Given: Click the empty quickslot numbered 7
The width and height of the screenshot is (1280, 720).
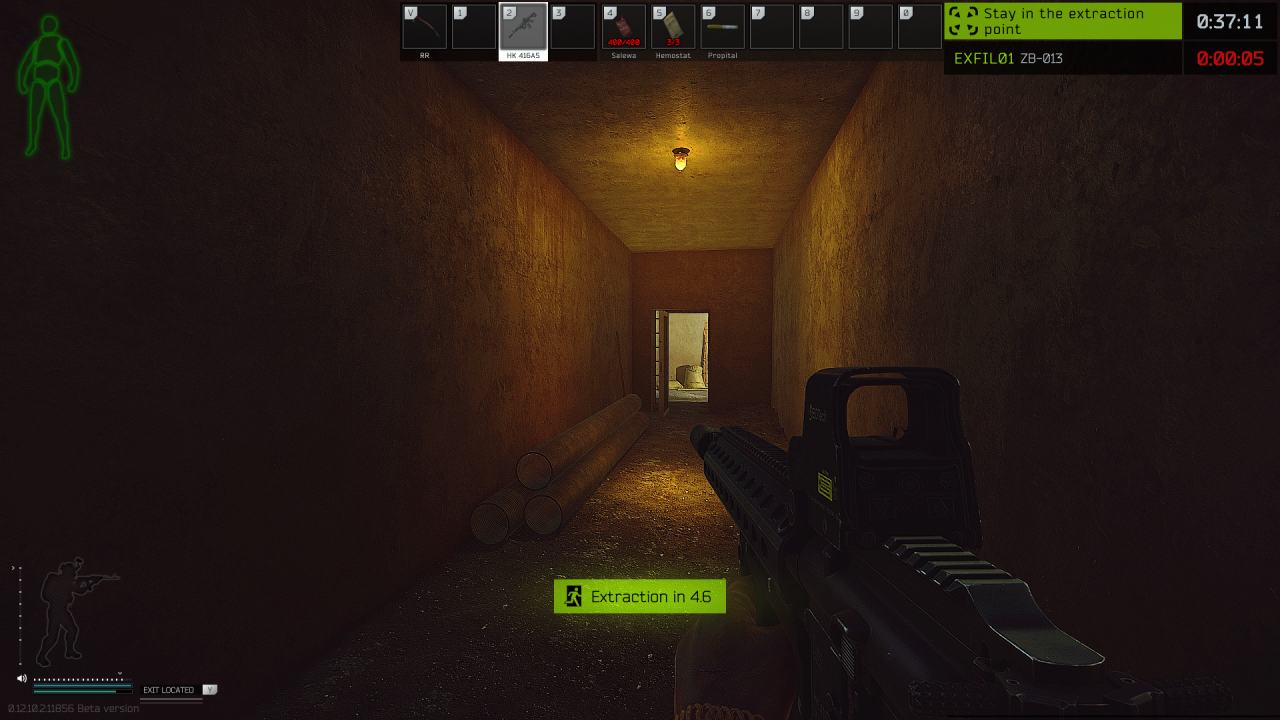Looking at the screenshot, I should (771, 27).
